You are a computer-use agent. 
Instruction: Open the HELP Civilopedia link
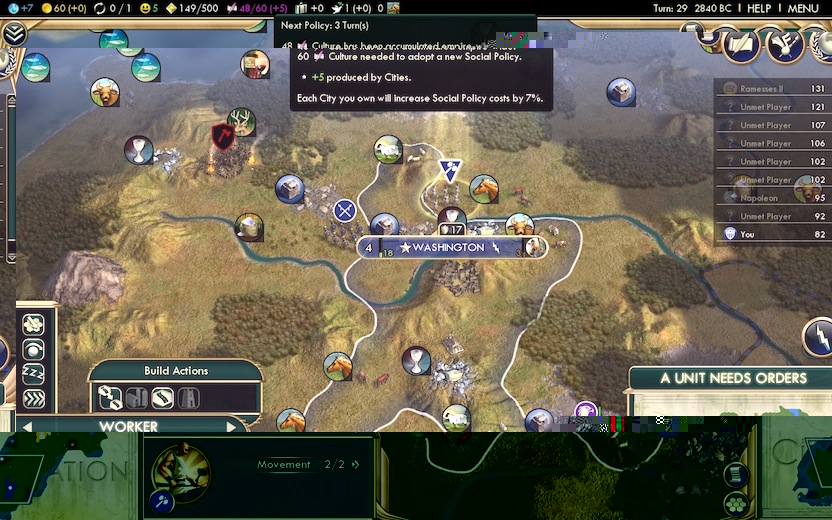[x=759, y=8]
